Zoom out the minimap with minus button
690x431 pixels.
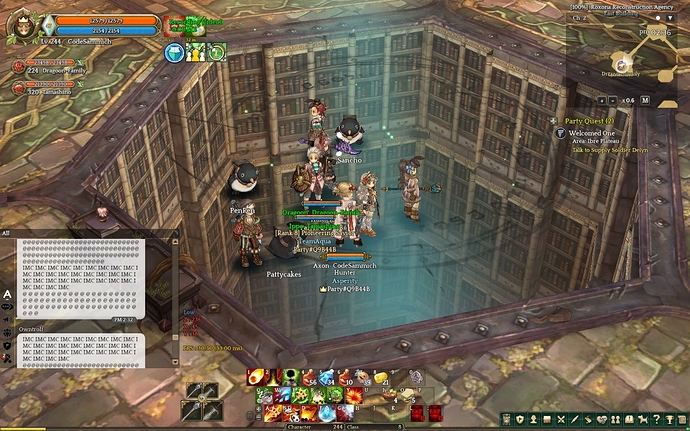(614, 100)
